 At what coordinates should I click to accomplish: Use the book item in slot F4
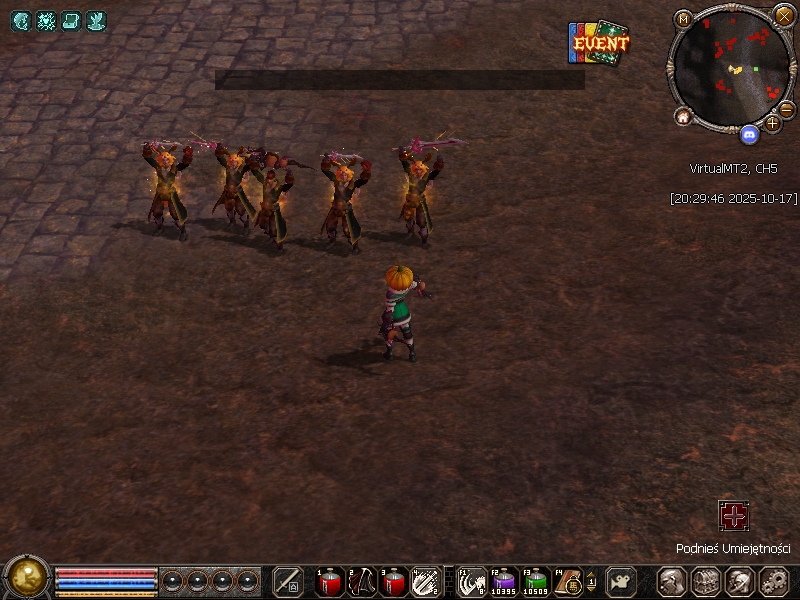567,581
